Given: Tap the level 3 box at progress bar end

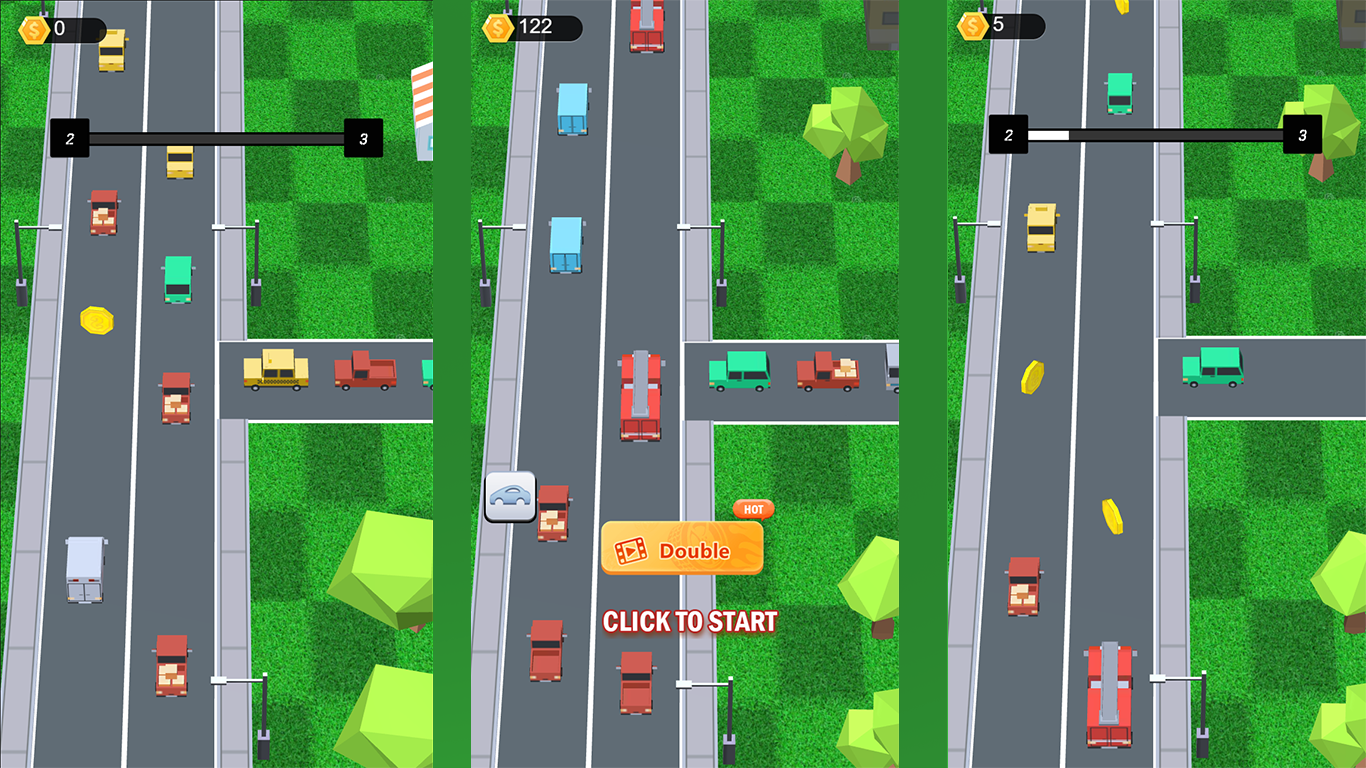Looking at the screenshot, I should tap(365, 138).
